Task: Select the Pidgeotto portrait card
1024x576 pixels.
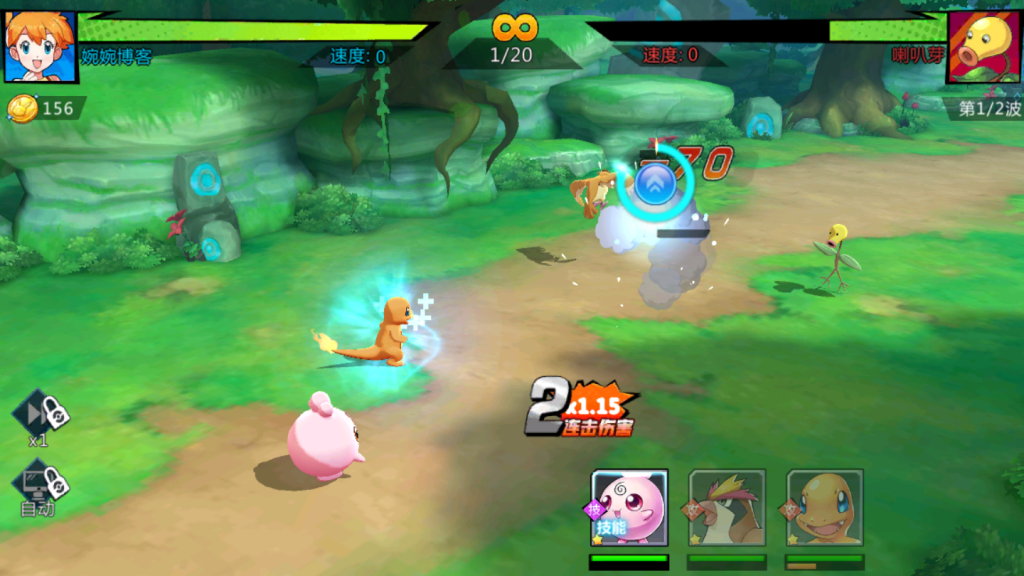Action: tap(727, 508)
